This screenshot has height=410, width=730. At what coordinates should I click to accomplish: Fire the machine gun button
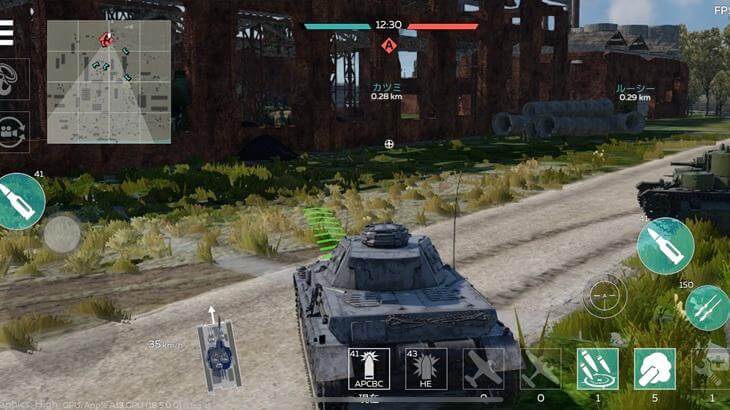click(707, 307)
